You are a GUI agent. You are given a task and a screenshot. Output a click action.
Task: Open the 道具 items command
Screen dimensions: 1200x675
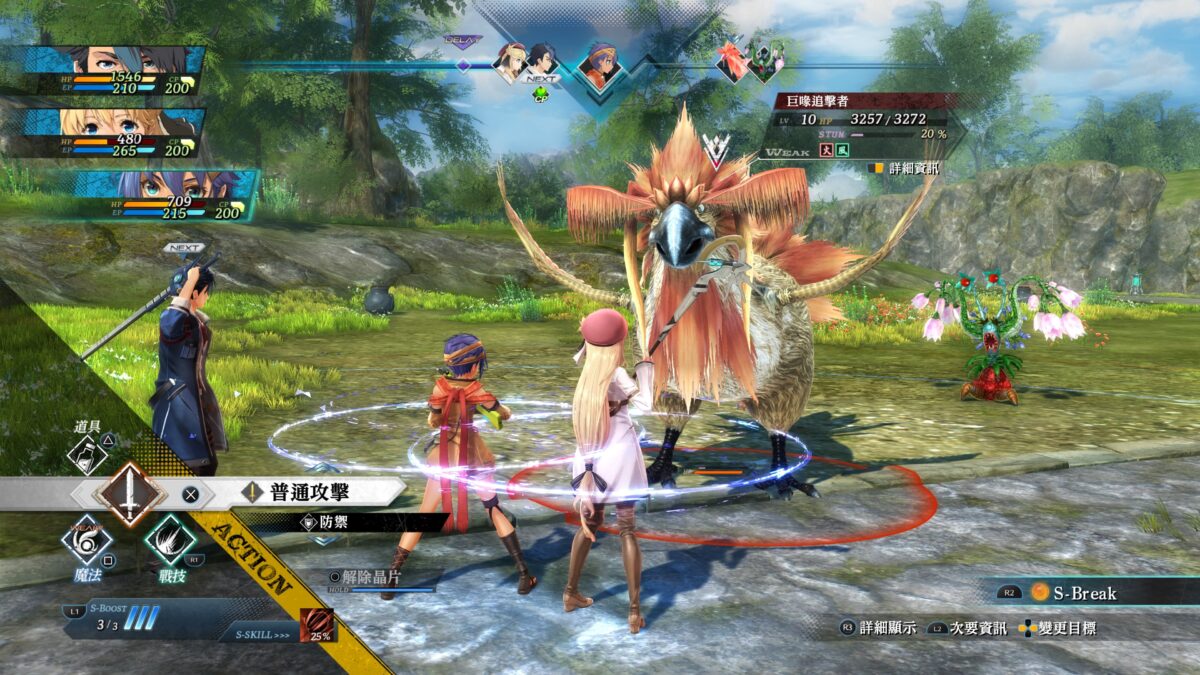coord(87,451)
